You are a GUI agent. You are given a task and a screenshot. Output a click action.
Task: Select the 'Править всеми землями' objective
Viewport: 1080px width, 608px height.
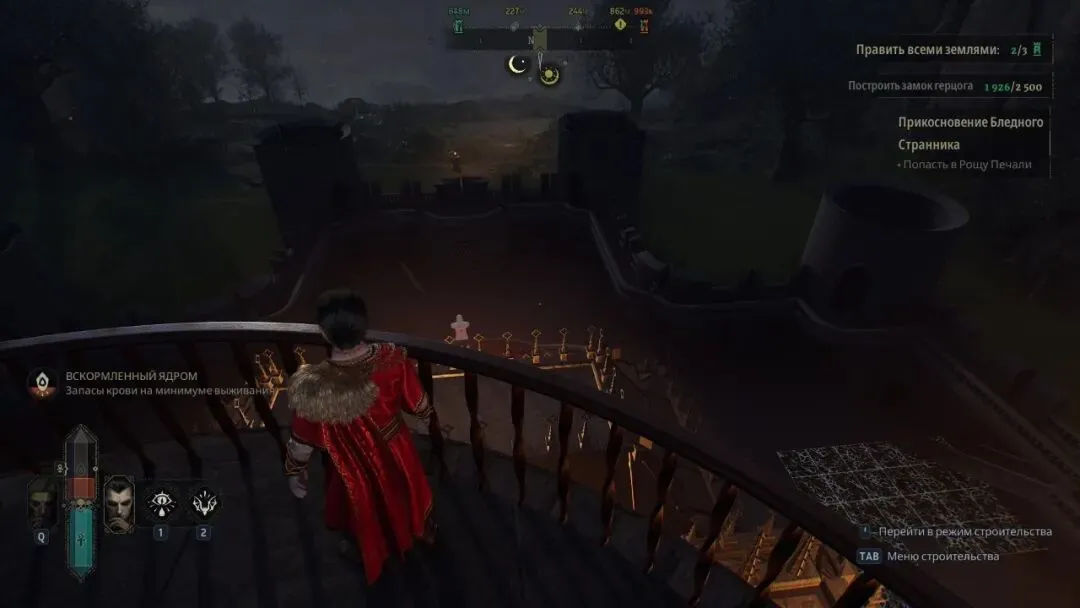927,49
